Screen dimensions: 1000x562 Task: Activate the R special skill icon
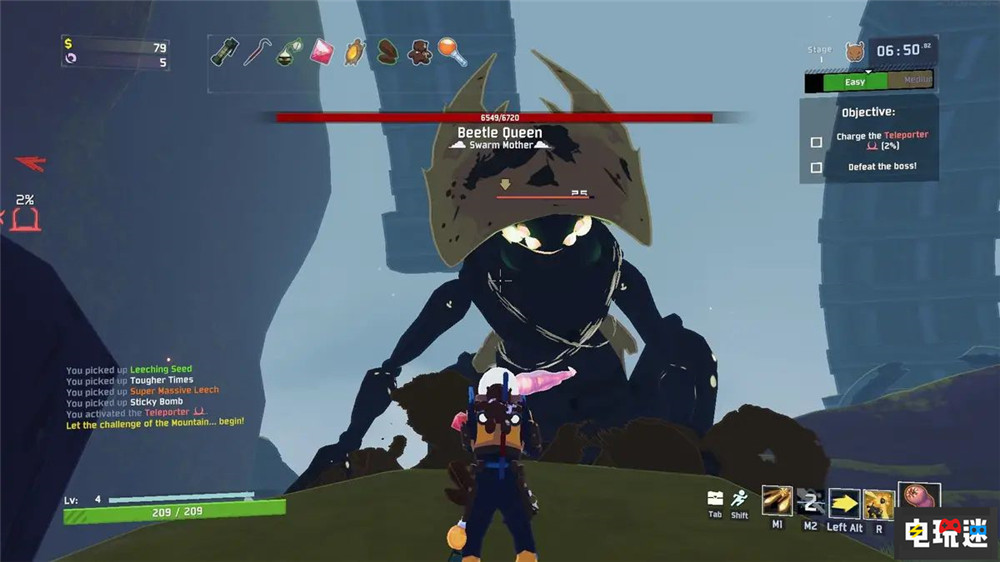tap(879, 500)
